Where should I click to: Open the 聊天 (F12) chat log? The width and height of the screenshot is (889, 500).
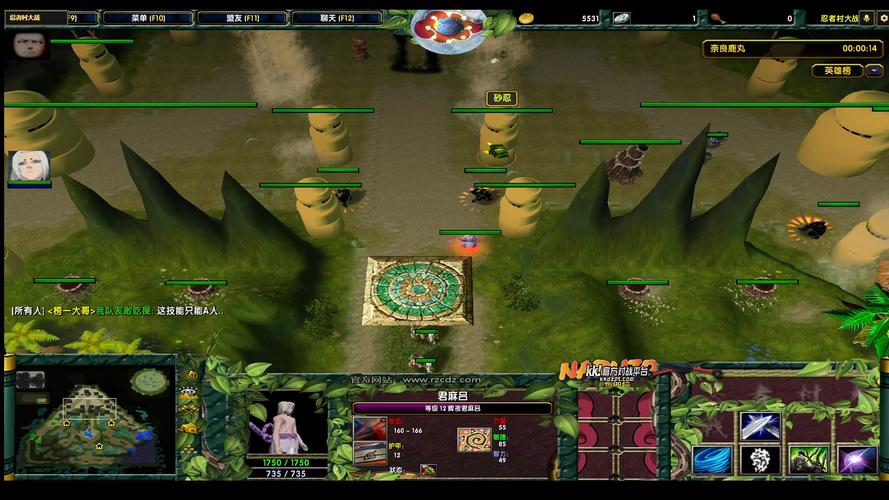338,18
